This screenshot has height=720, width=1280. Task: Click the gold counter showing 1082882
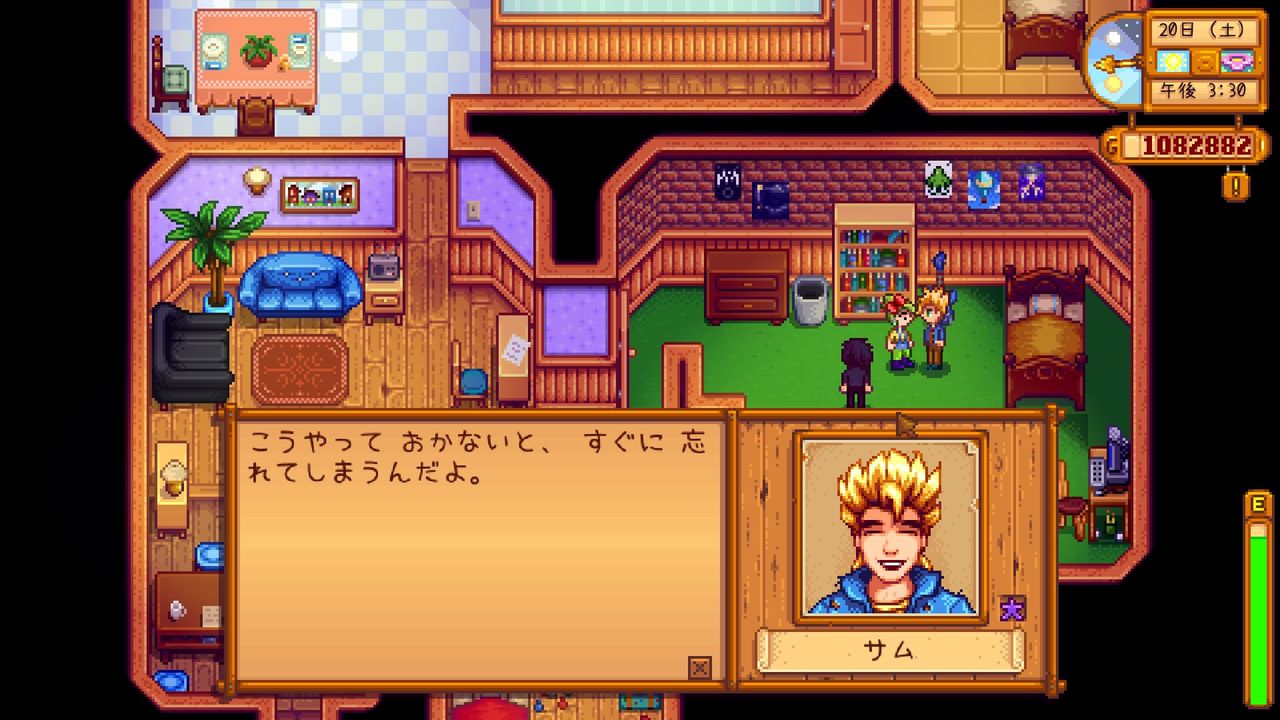[1196, 144]
